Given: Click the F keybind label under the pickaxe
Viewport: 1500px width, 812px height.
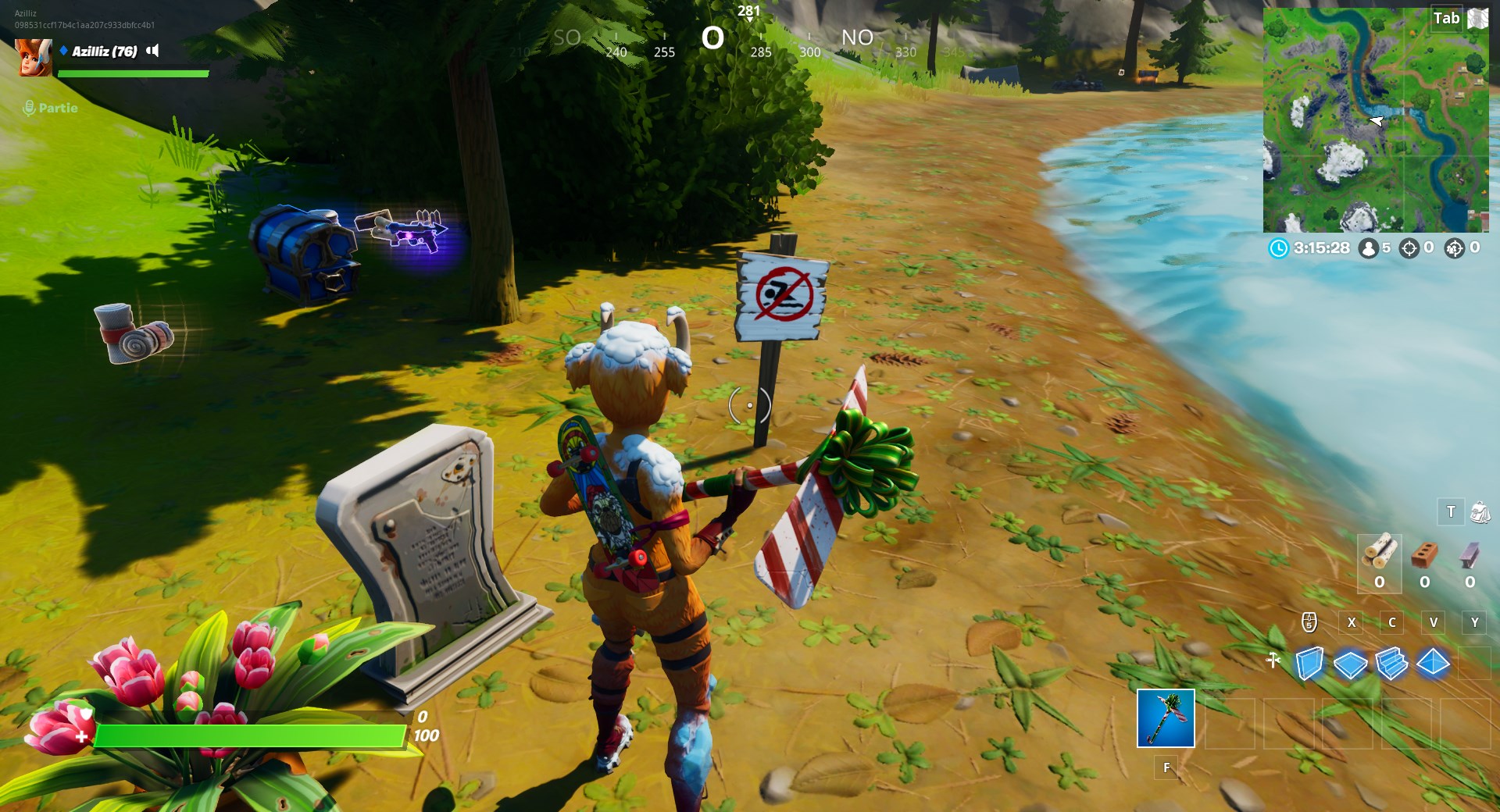Looking at the screenshot, I should tap(1166, 767).
